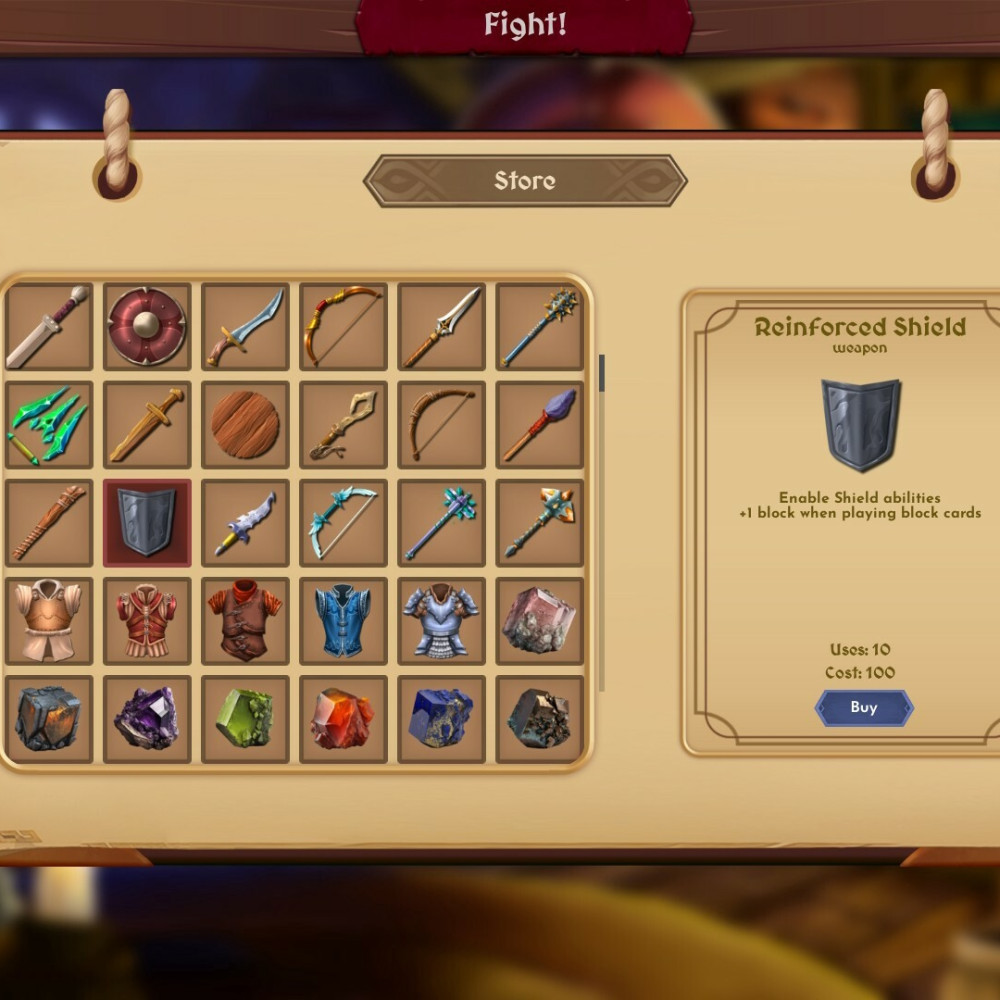Select the blue lapis ore chunk

coord(441,719)
